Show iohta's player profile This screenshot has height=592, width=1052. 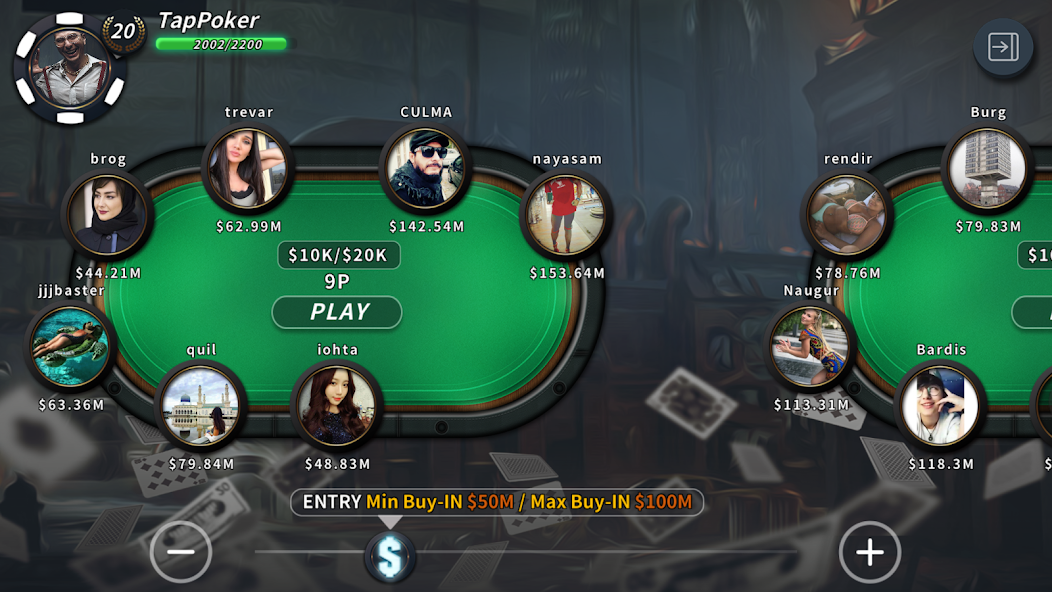click(337, 405)
